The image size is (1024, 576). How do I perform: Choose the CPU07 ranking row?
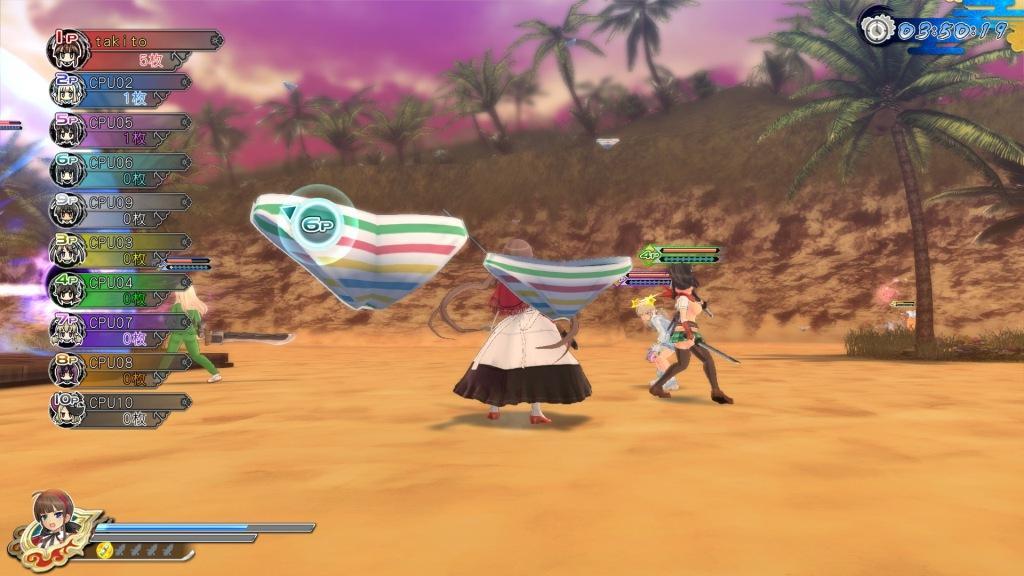[x=122, y=329]
